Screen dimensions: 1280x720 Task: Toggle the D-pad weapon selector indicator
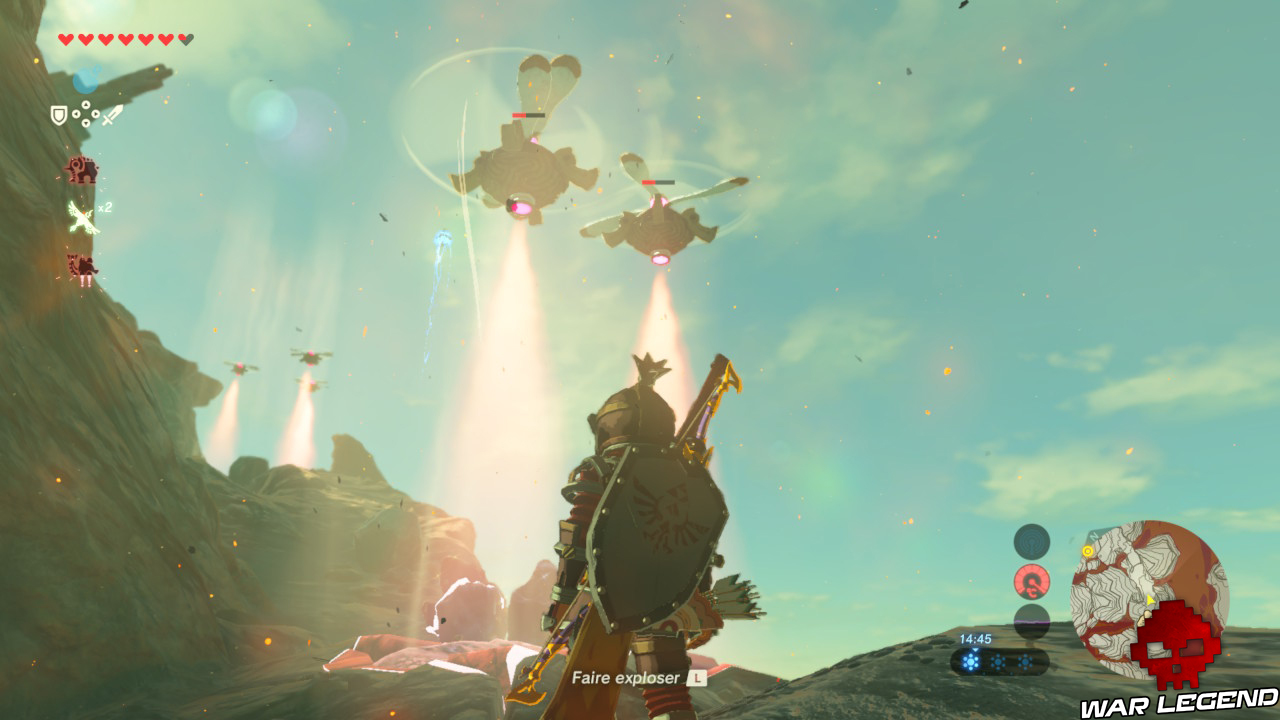[85, 113]
